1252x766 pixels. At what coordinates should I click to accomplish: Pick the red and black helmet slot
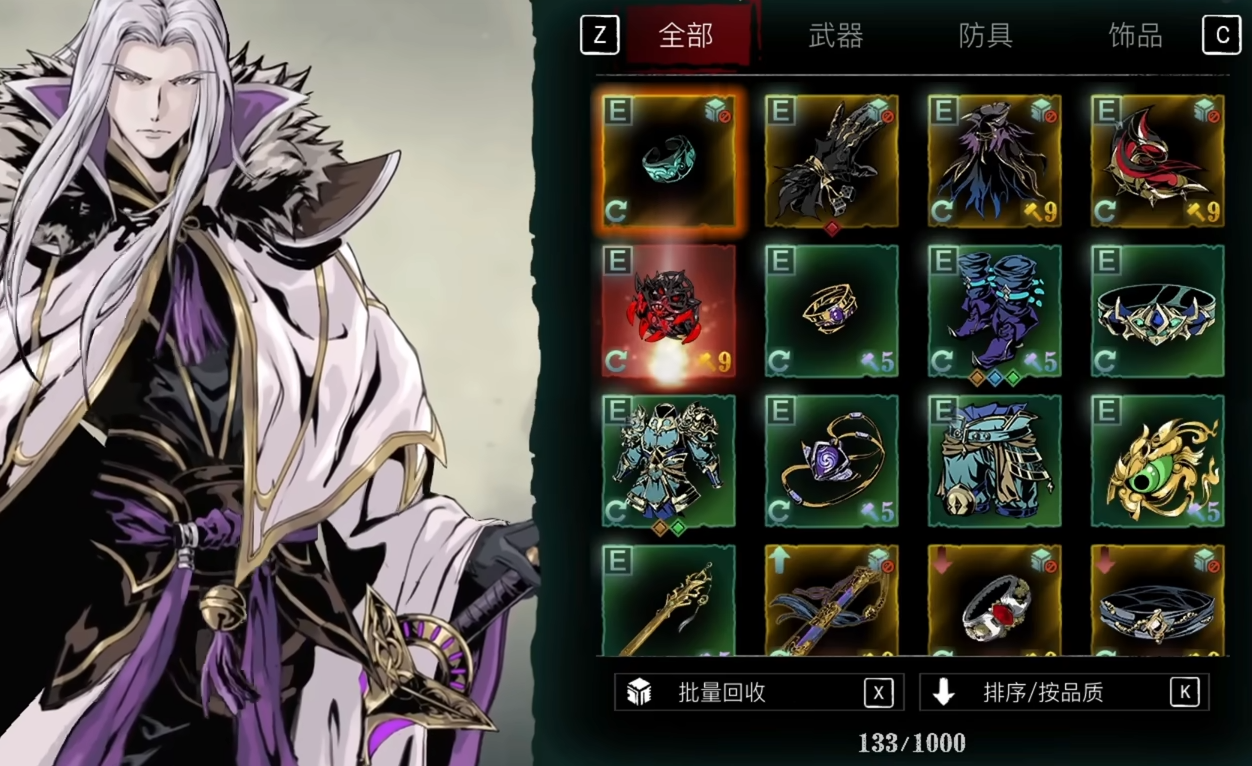tap(1157, 161)
